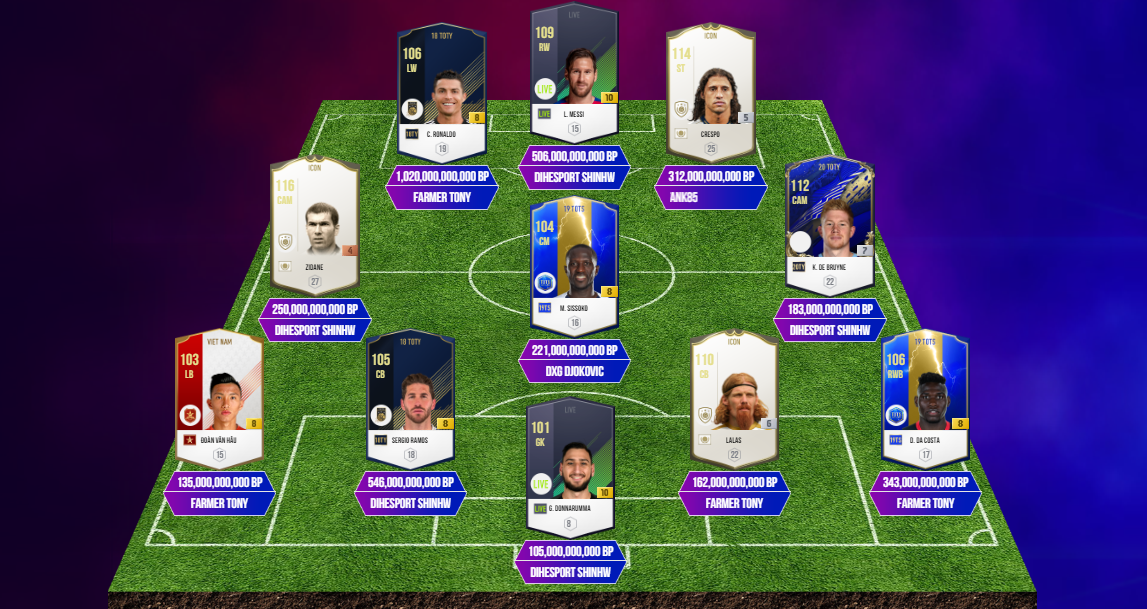Pick the Crespo ST icon card

[710, 92]
